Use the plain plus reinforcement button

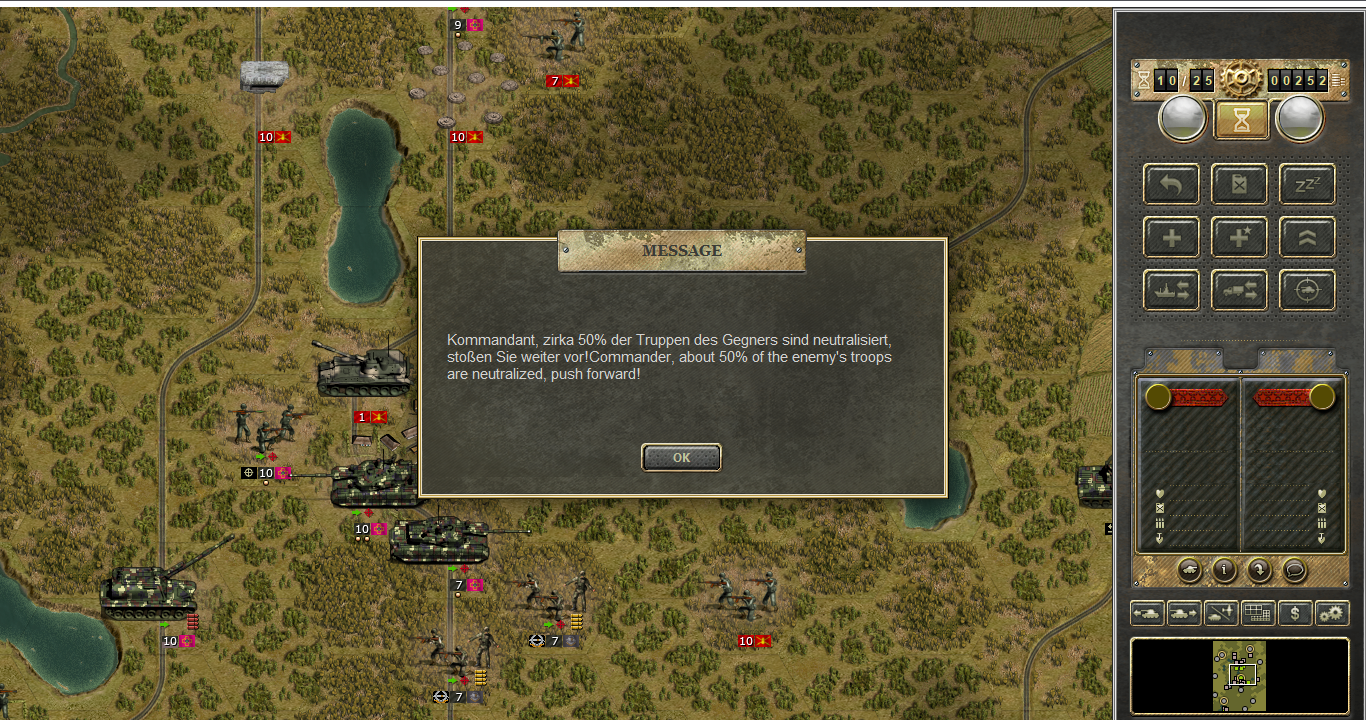(1171, 238)
